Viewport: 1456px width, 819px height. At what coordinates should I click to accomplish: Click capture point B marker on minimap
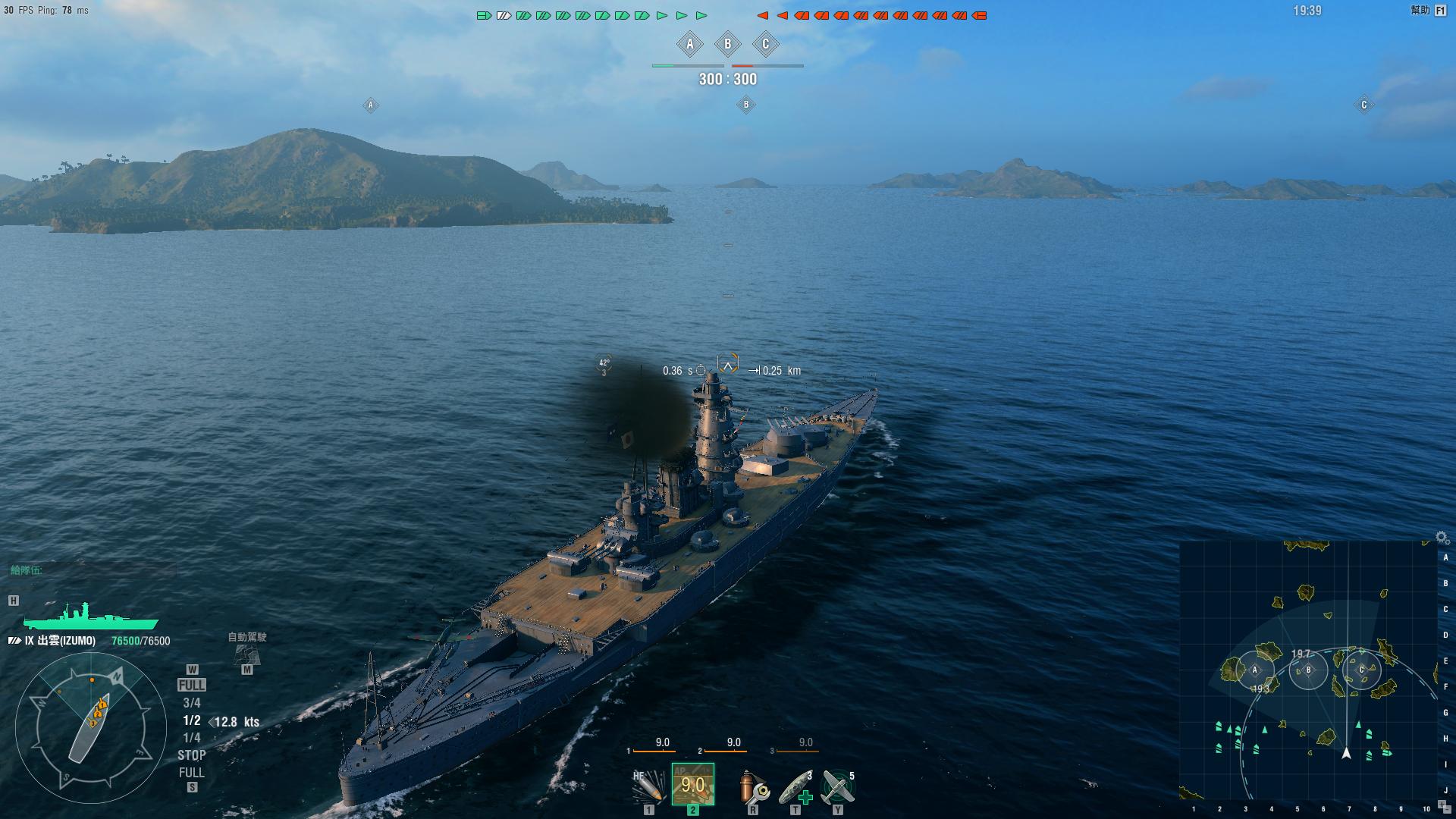1308,670
